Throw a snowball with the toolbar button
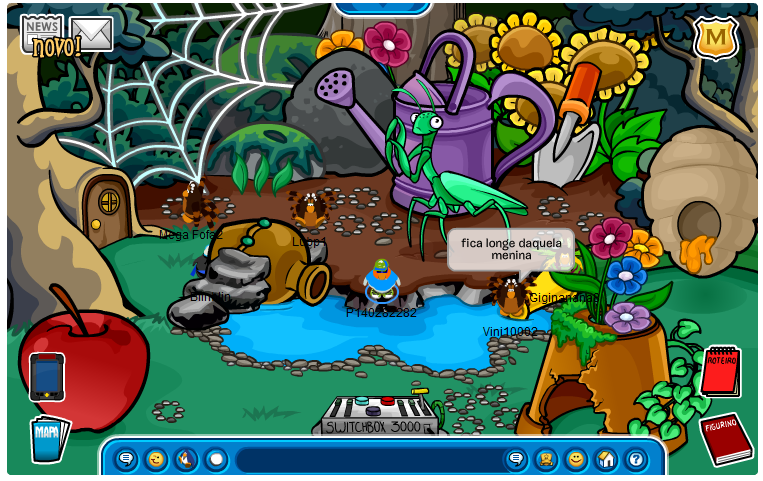The height and width of the screenshot is (481, 763). coord(216,459)
